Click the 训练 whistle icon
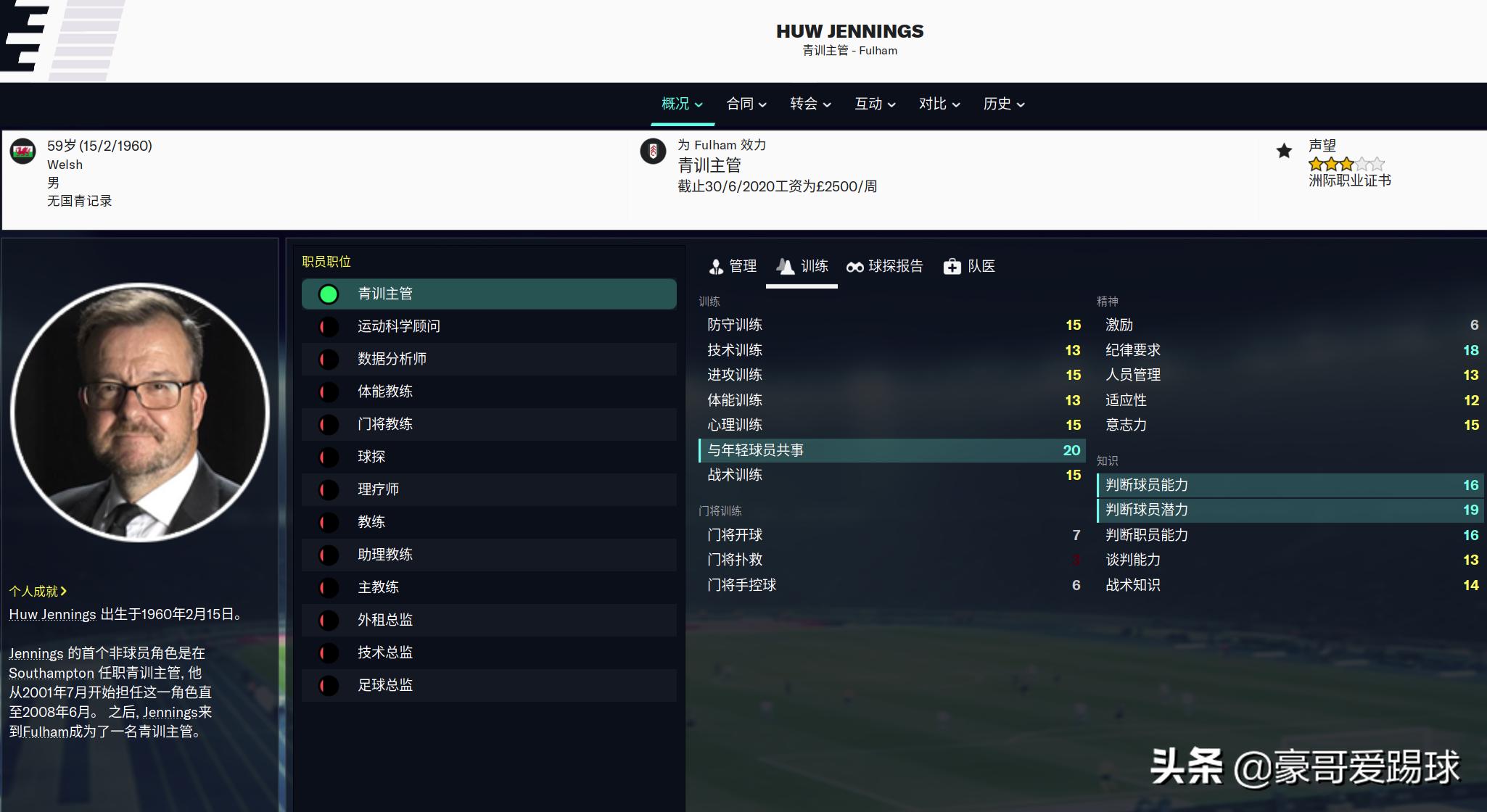The image size is (1487, 812). coord(802,267)
